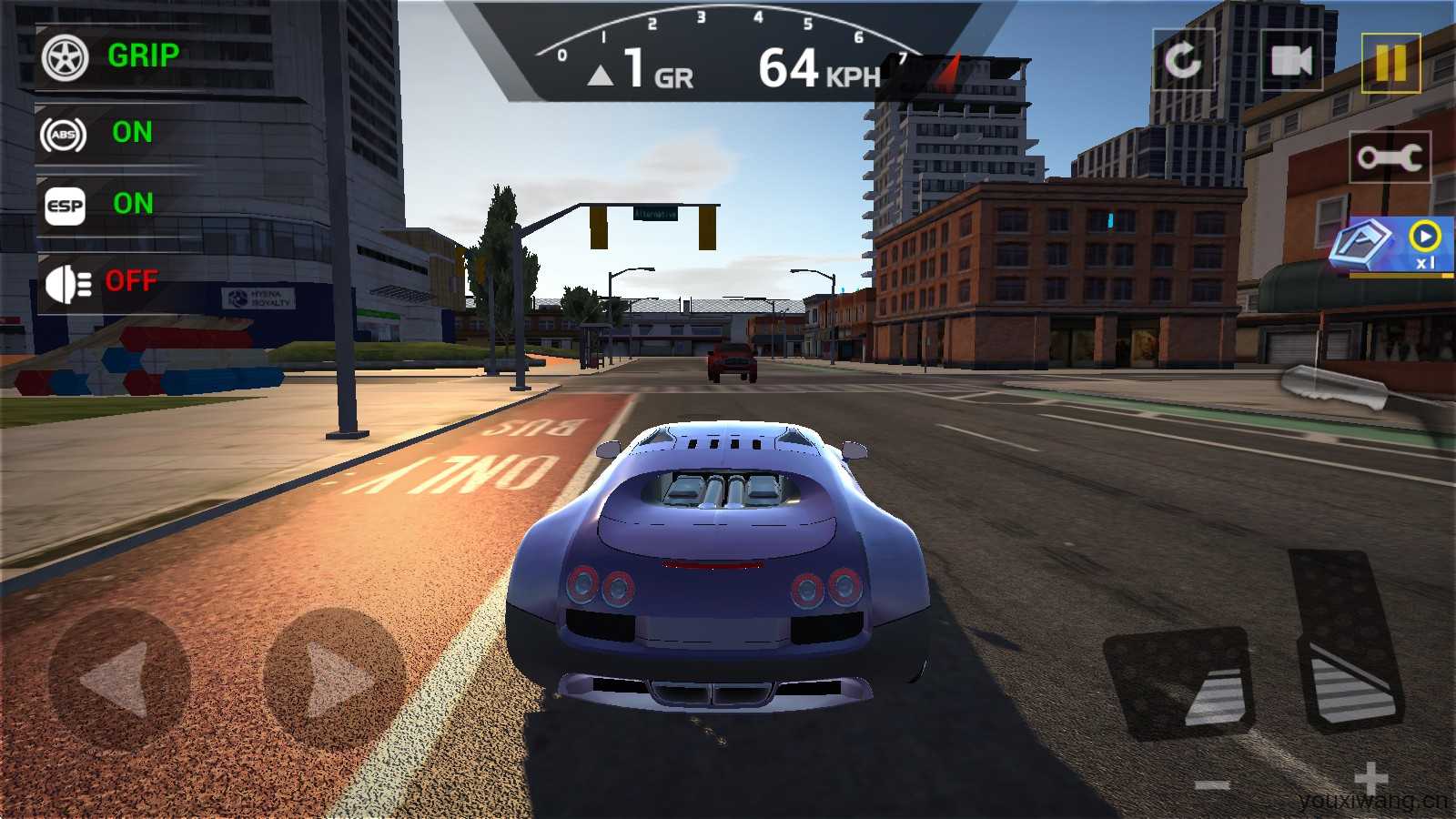Viewport: 1456px width, 819px height.
Task: Open the wrench tuning menu
Action: (x=1390, y=157)
